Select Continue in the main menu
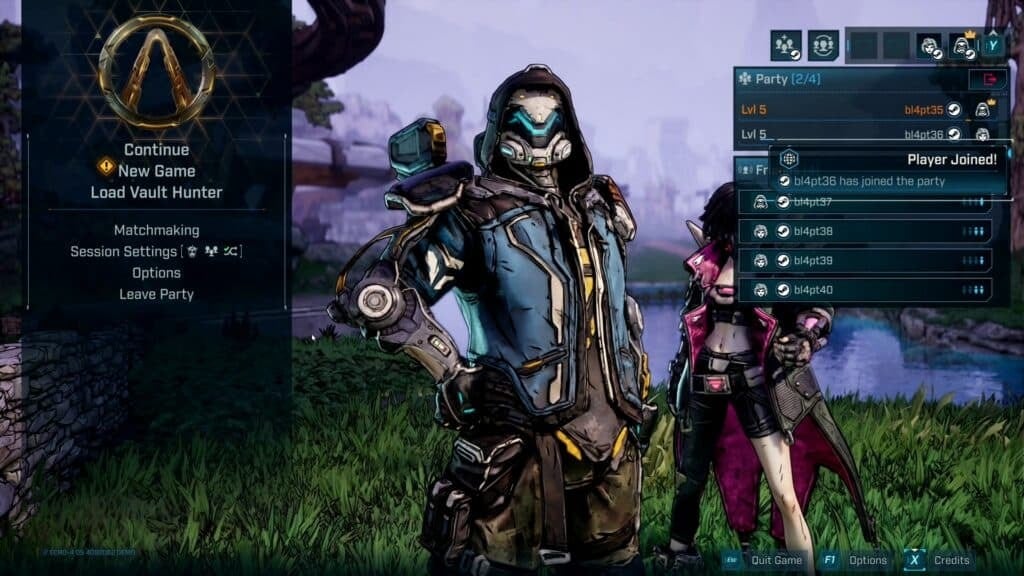The height and width of the screenshot is (576, 1024). (156, 150)
